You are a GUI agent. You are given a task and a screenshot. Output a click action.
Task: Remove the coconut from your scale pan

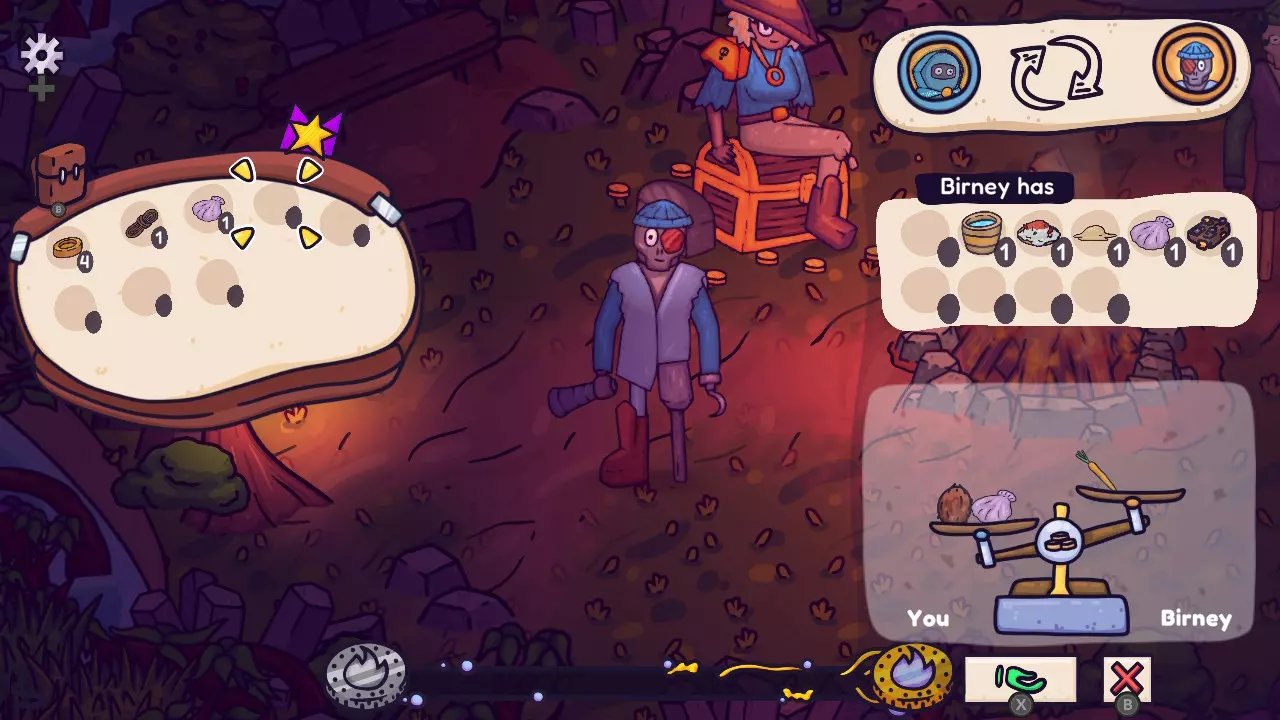[955, 503]
